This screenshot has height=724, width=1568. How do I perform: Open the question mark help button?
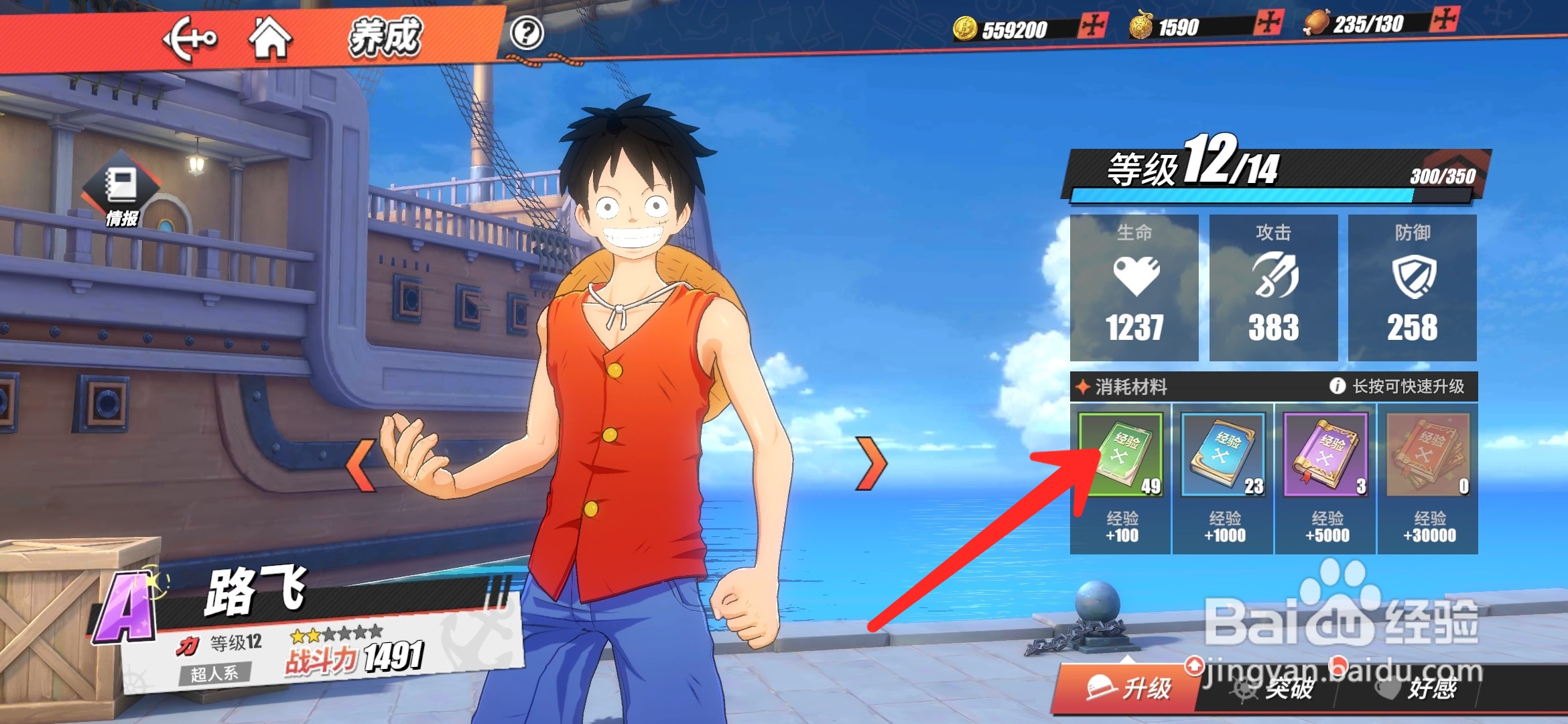tap(527, 33)
